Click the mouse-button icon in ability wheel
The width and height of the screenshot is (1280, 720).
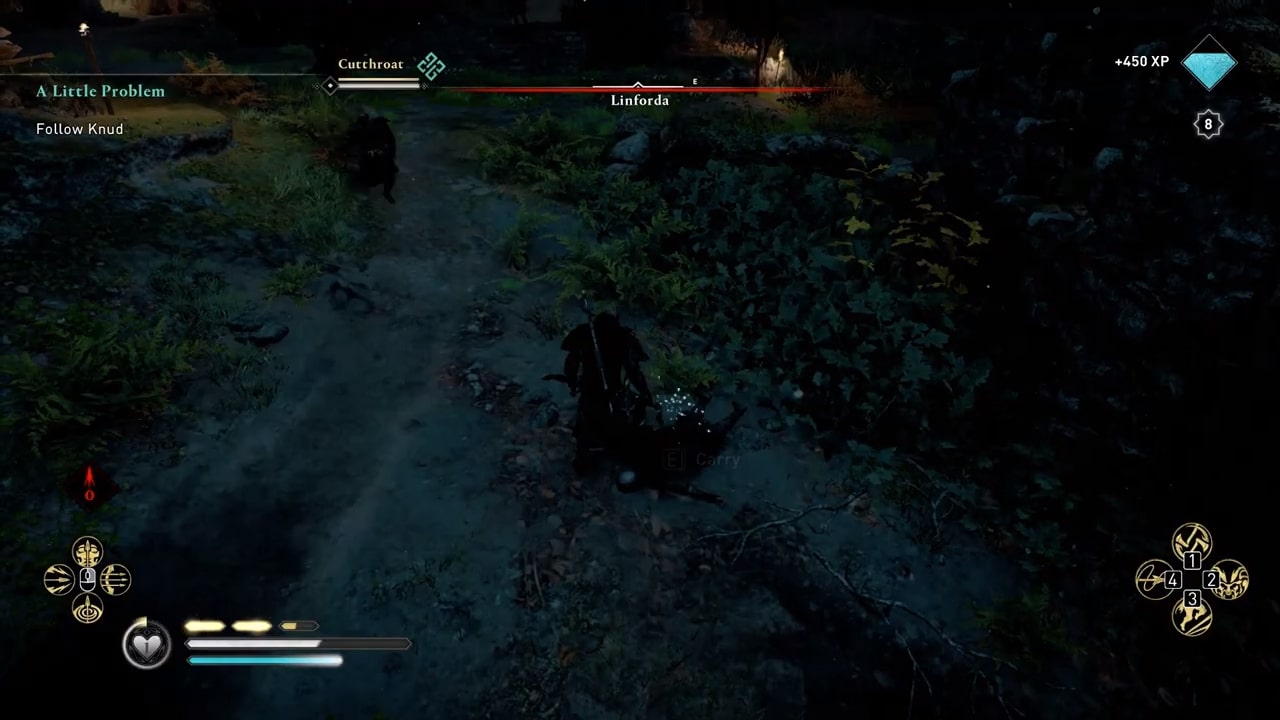tap(88, 578)
